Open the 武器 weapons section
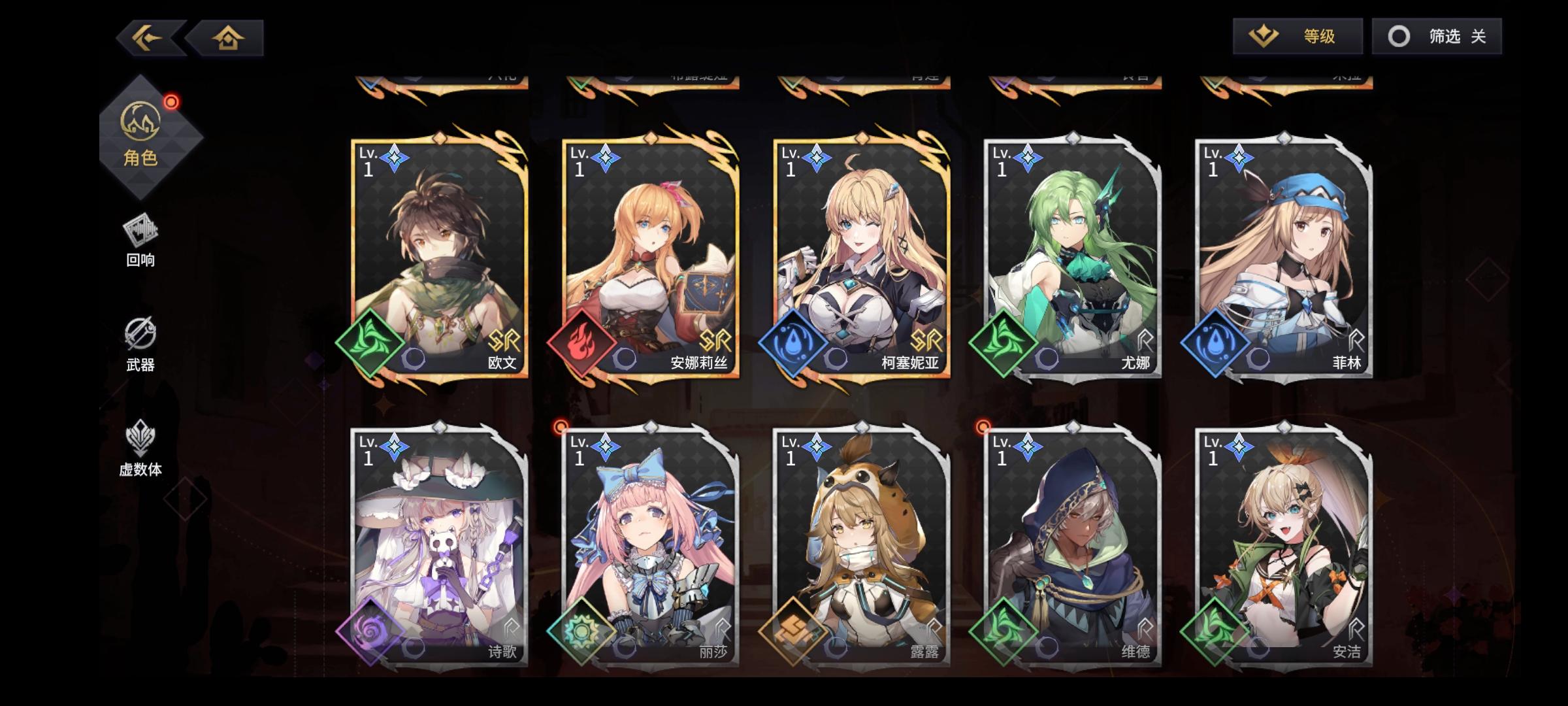Screen dimensions: 1568x706 tap(140, 346)
